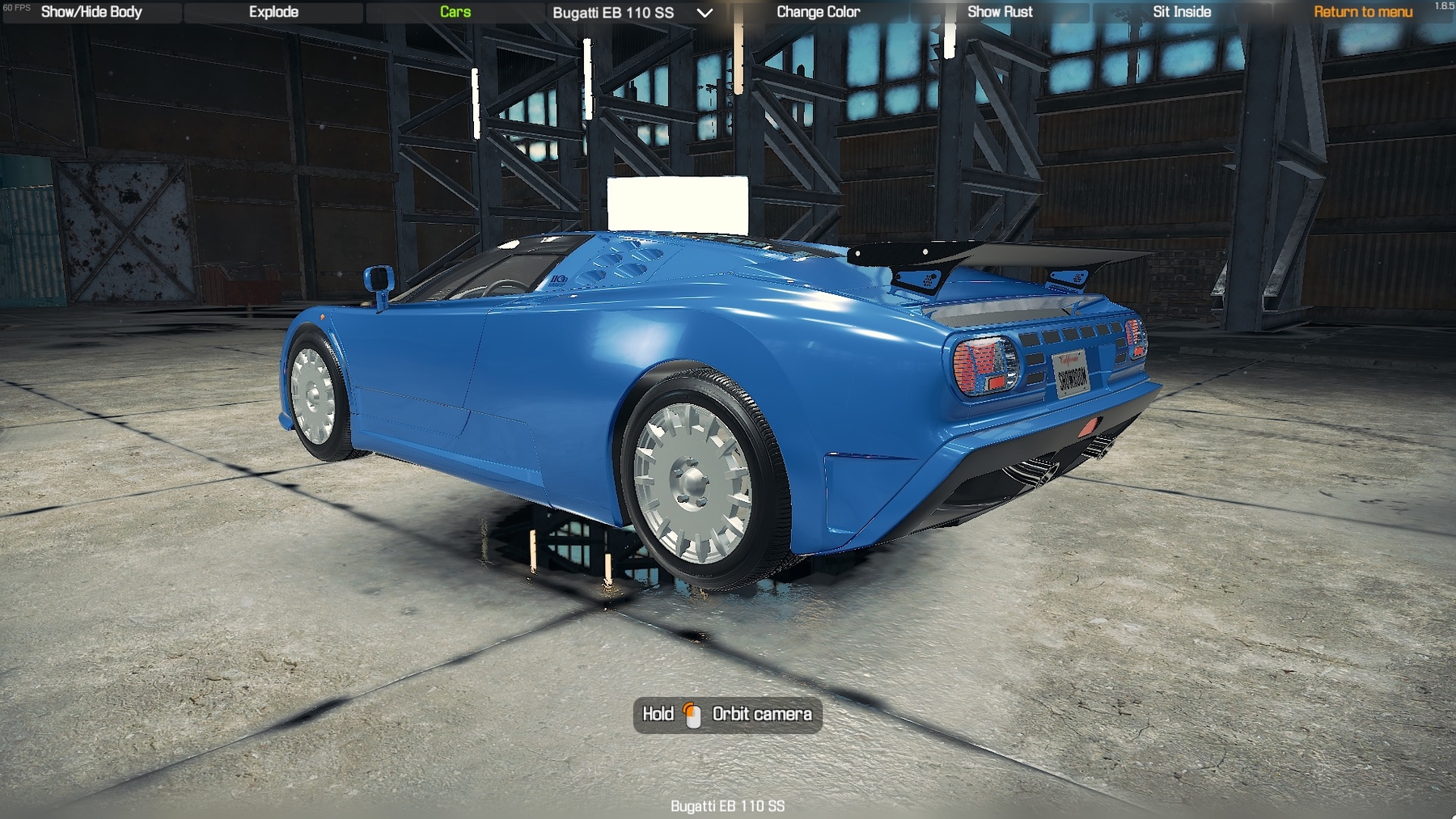Open the Cars list
The width and height of the screenshot is (1456, 819).
455,12
